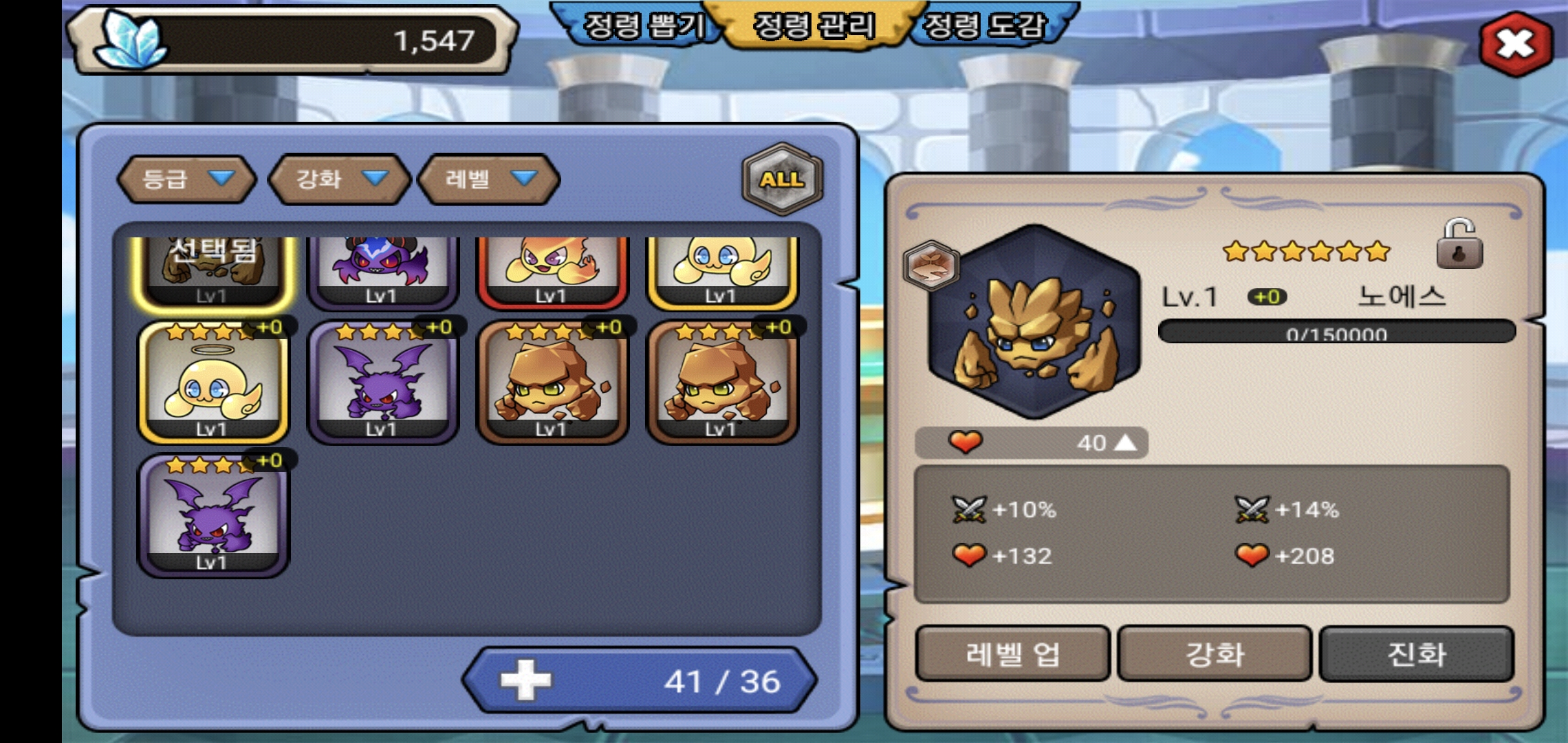Expand the heart 40 stat arrow
The image size is (1568, 743).
(x=1125, y=442)
